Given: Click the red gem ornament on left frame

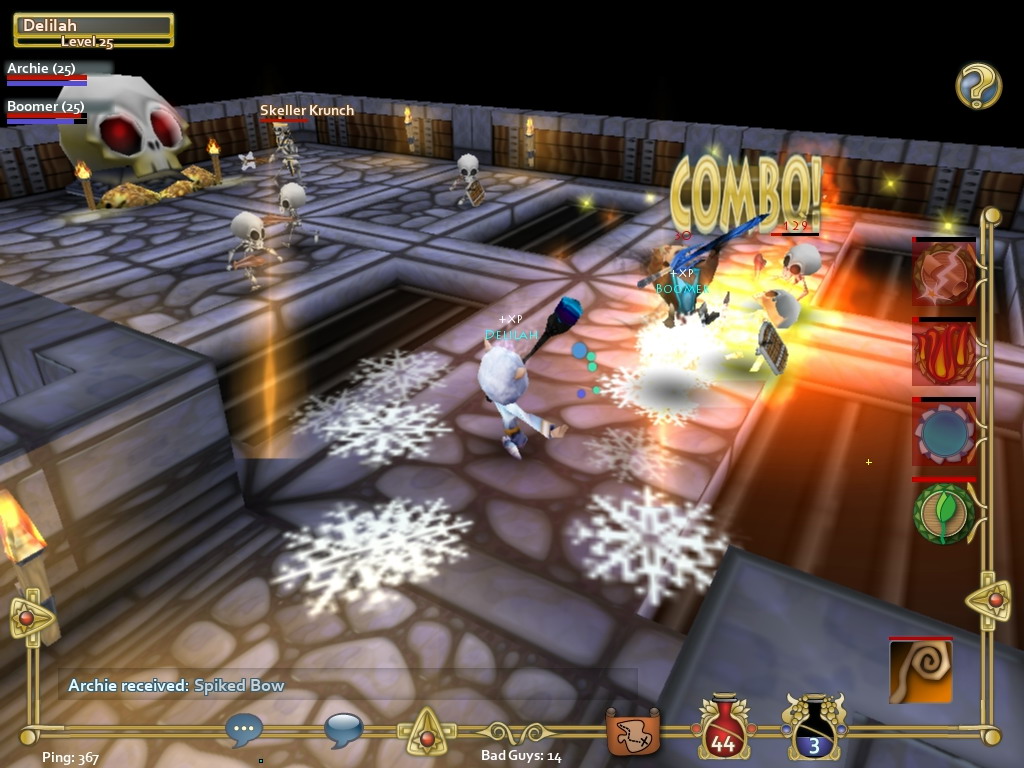Looking at the screenshot, I should (x=28, y=617).
